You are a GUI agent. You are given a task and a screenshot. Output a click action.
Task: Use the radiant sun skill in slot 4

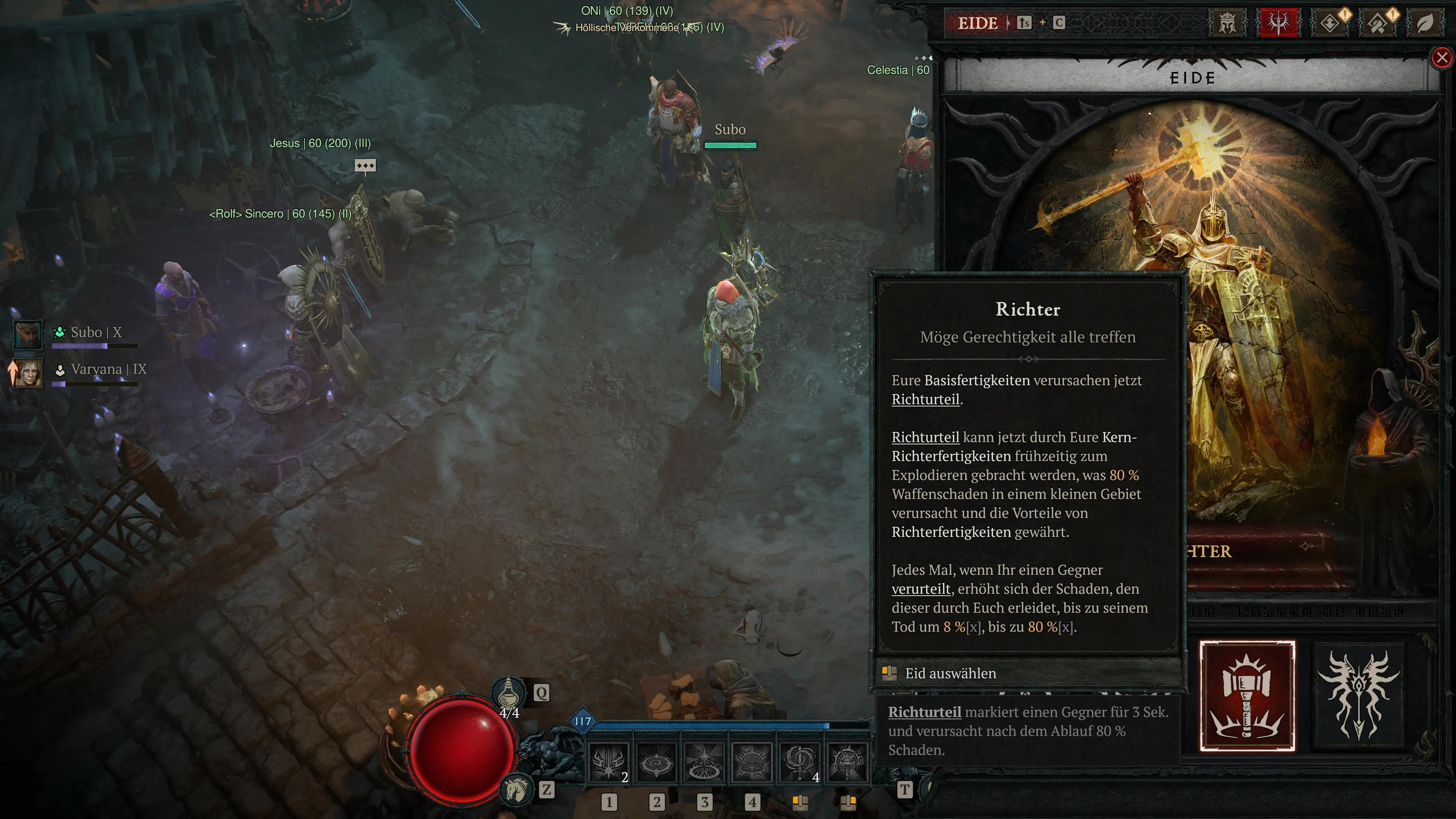(752, 763)
